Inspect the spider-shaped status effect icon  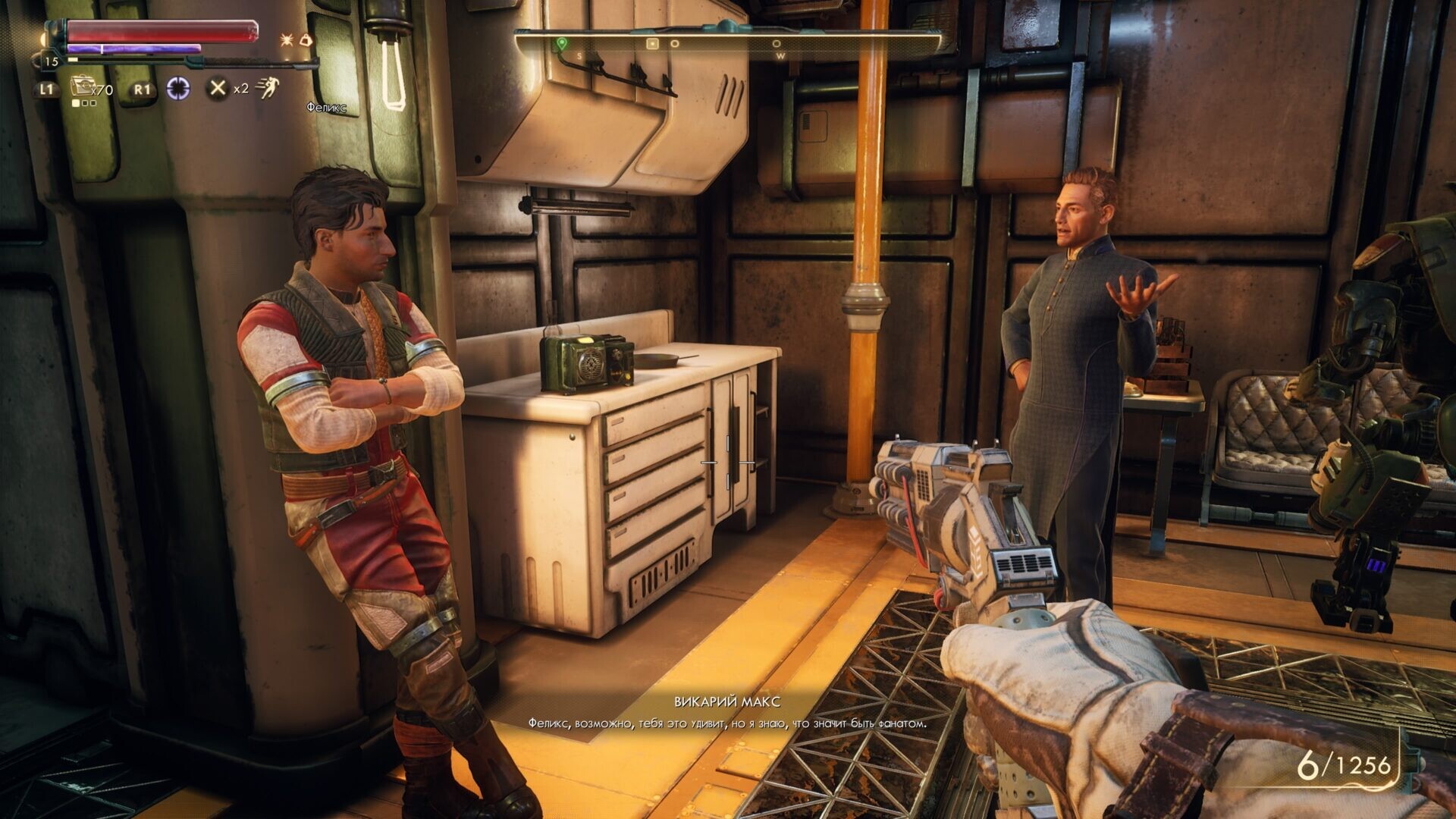(287, 40)
